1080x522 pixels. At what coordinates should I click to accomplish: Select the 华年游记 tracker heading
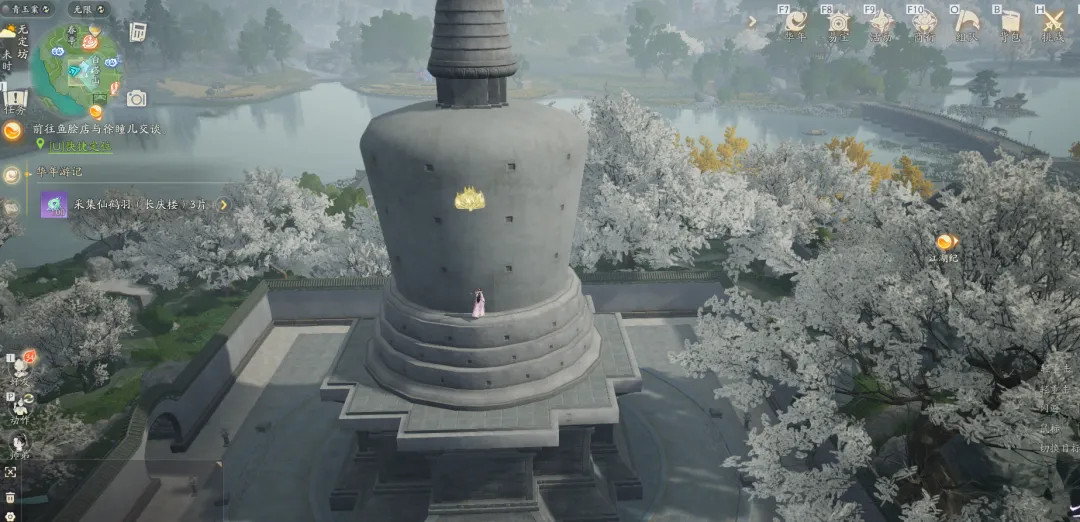click(59, 172)
